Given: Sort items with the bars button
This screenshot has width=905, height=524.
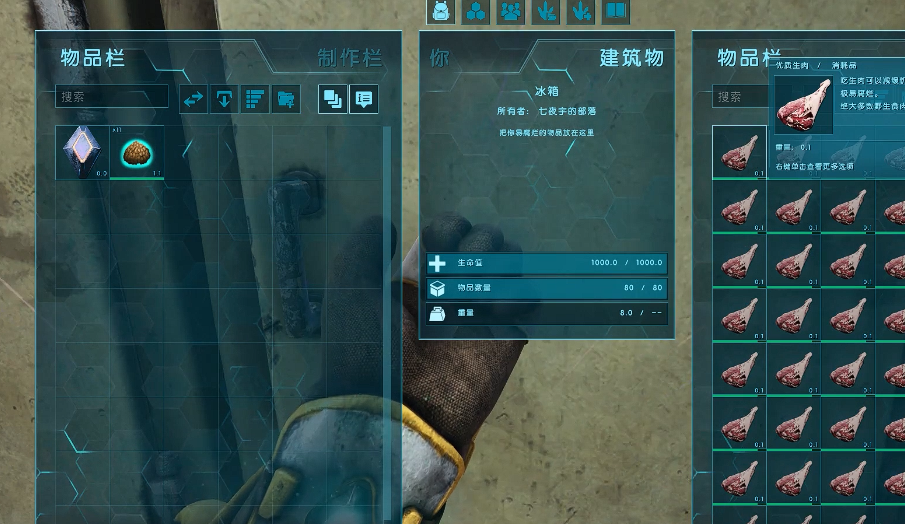Looking at the screenshot, I should pyautogui.click(x=254, y=98).
